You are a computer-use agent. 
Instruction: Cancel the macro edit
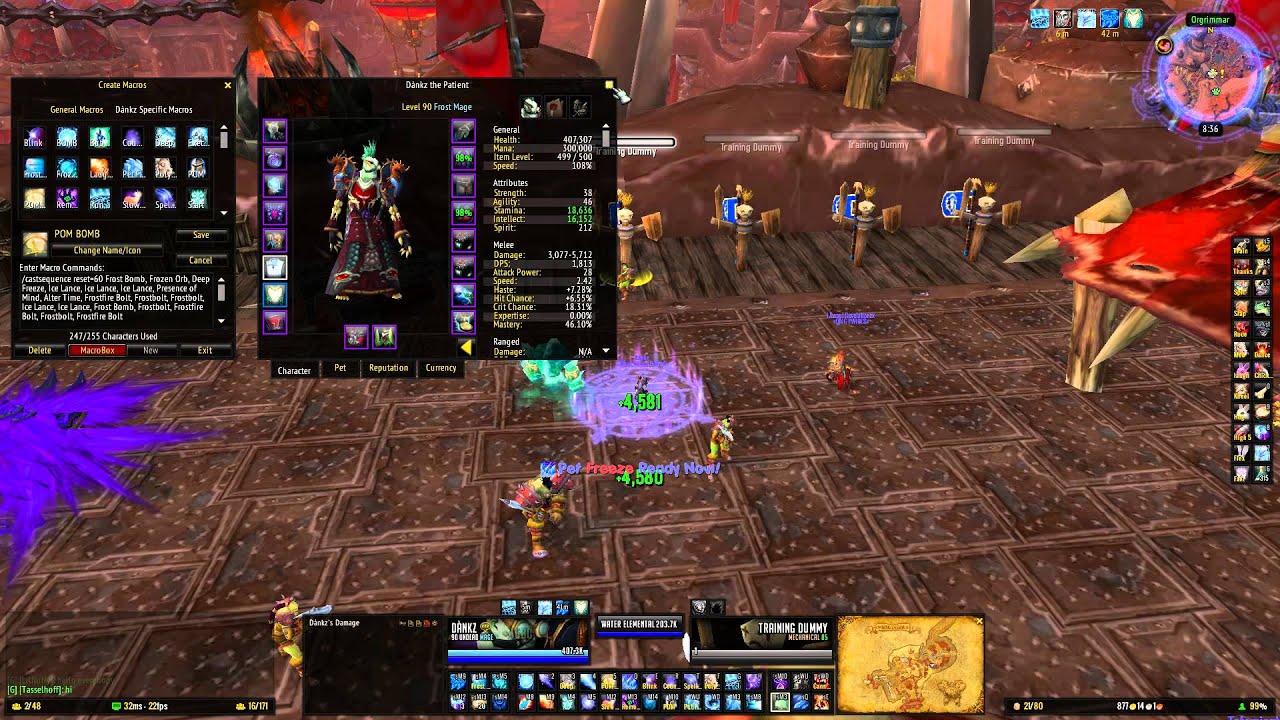tap(201, 260)
